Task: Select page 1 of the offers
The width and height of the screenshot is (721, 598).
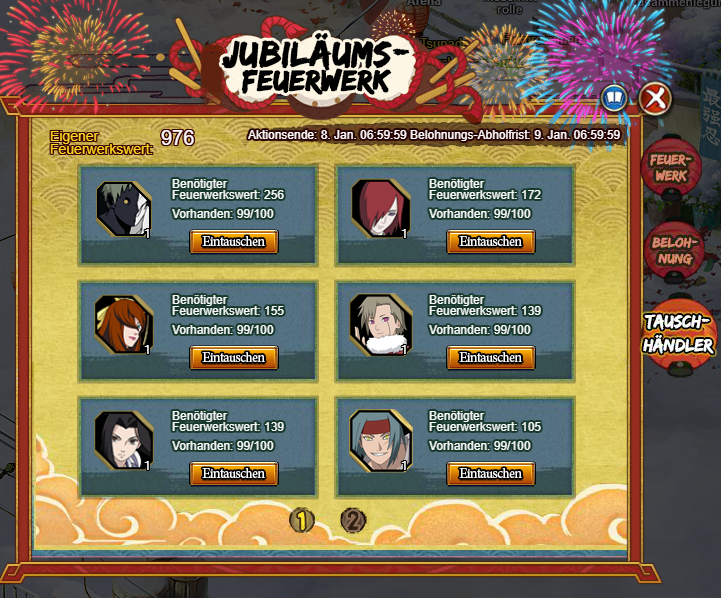Action: (x=302, y=520)
